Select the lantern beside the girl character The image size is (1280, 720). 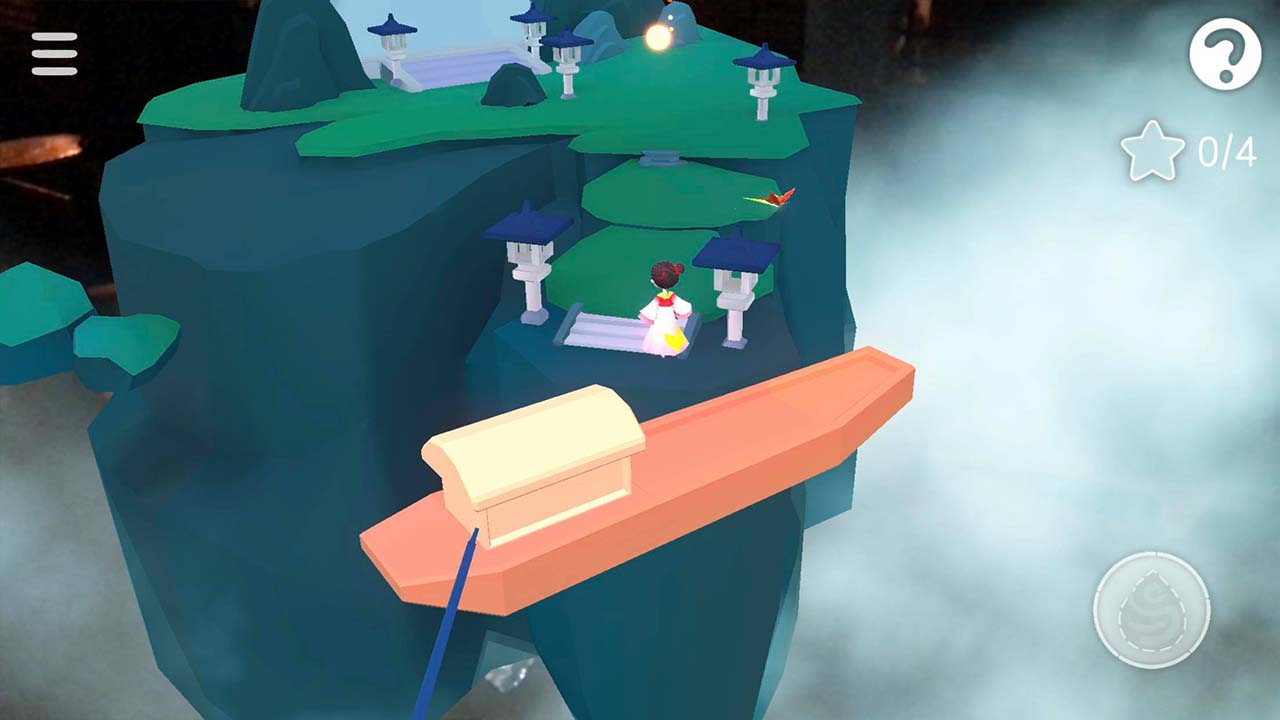(x=735, y=280)
